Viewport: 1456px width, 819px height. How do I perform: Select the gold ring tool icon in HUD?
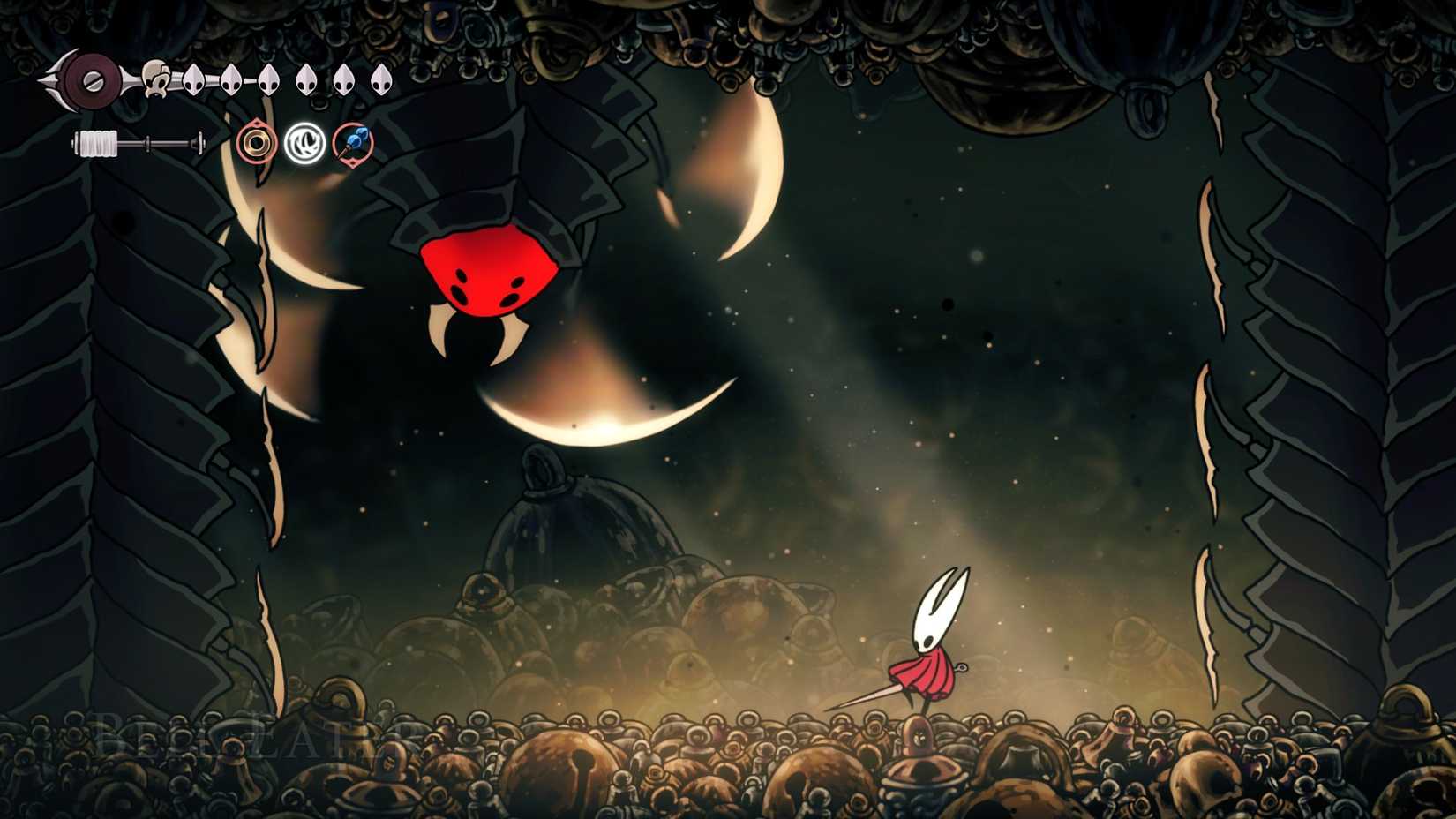coord(256,143)
